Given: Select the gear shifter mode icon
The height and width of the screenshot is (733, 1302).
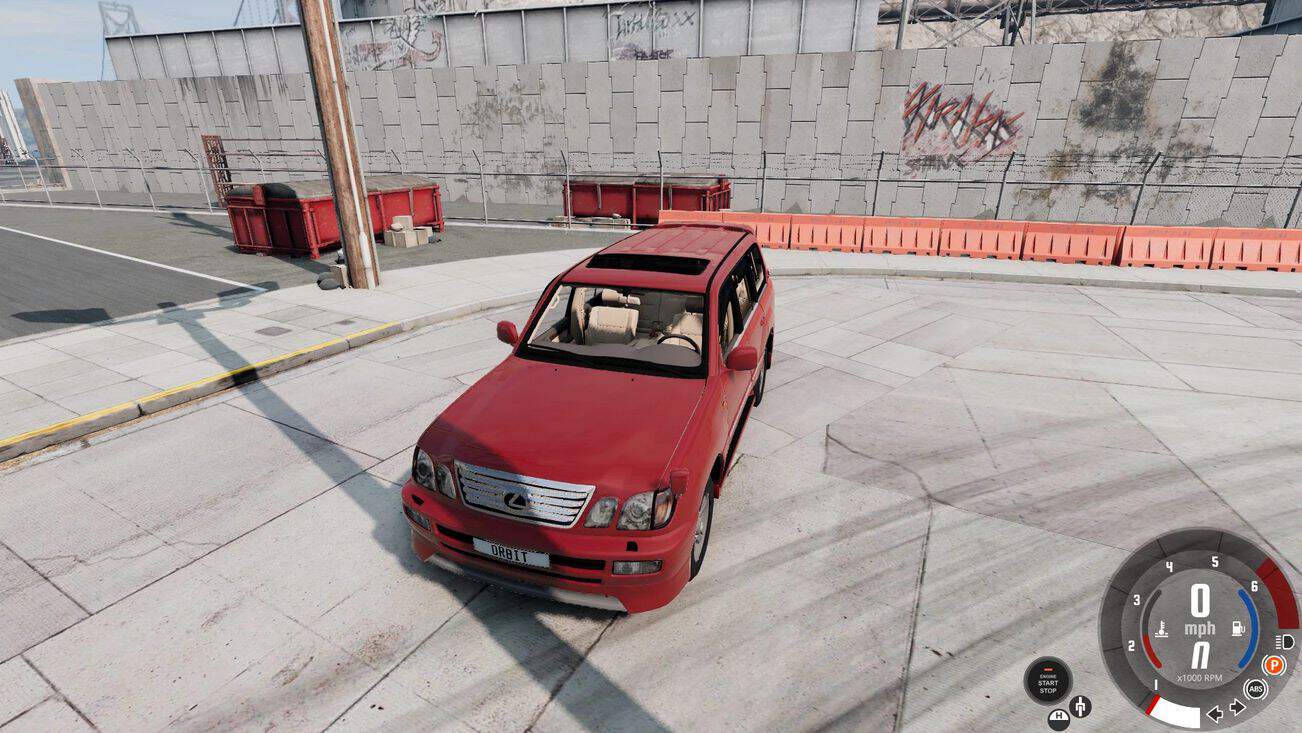Looking at the screenshot, I should click(1080, 707).
